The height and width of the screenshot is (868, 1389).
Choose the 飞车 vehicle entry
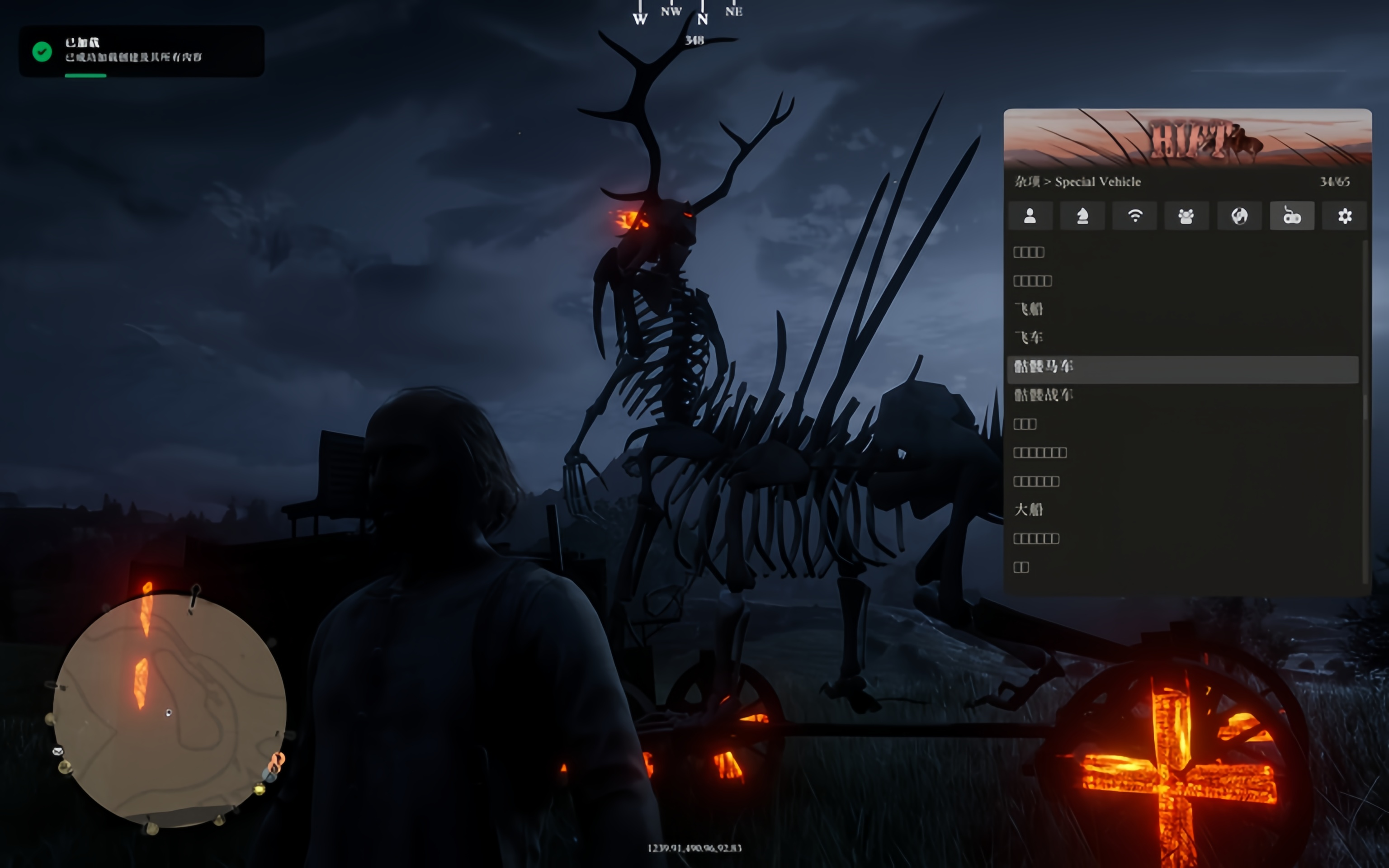pyautogui.click(x=1029, y=338)
